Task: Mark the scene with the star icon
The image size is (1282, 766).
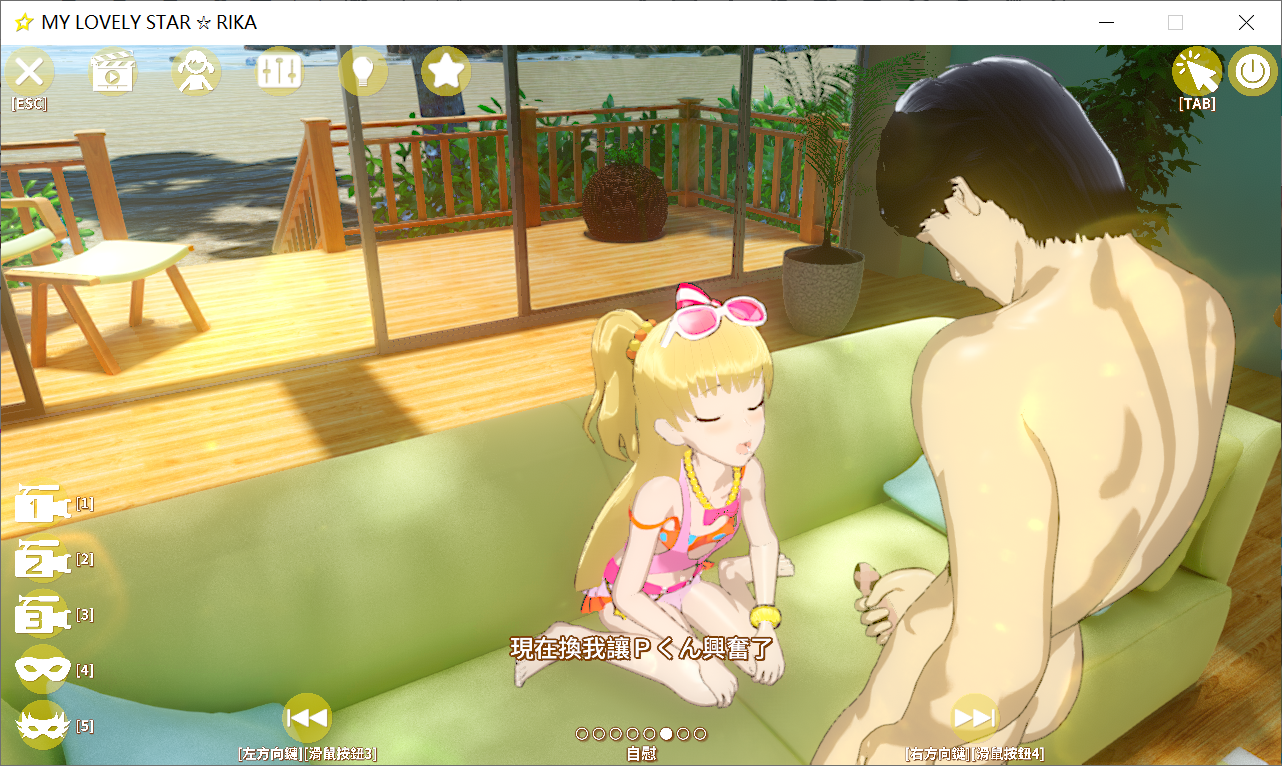Action: tap(446, 71)
